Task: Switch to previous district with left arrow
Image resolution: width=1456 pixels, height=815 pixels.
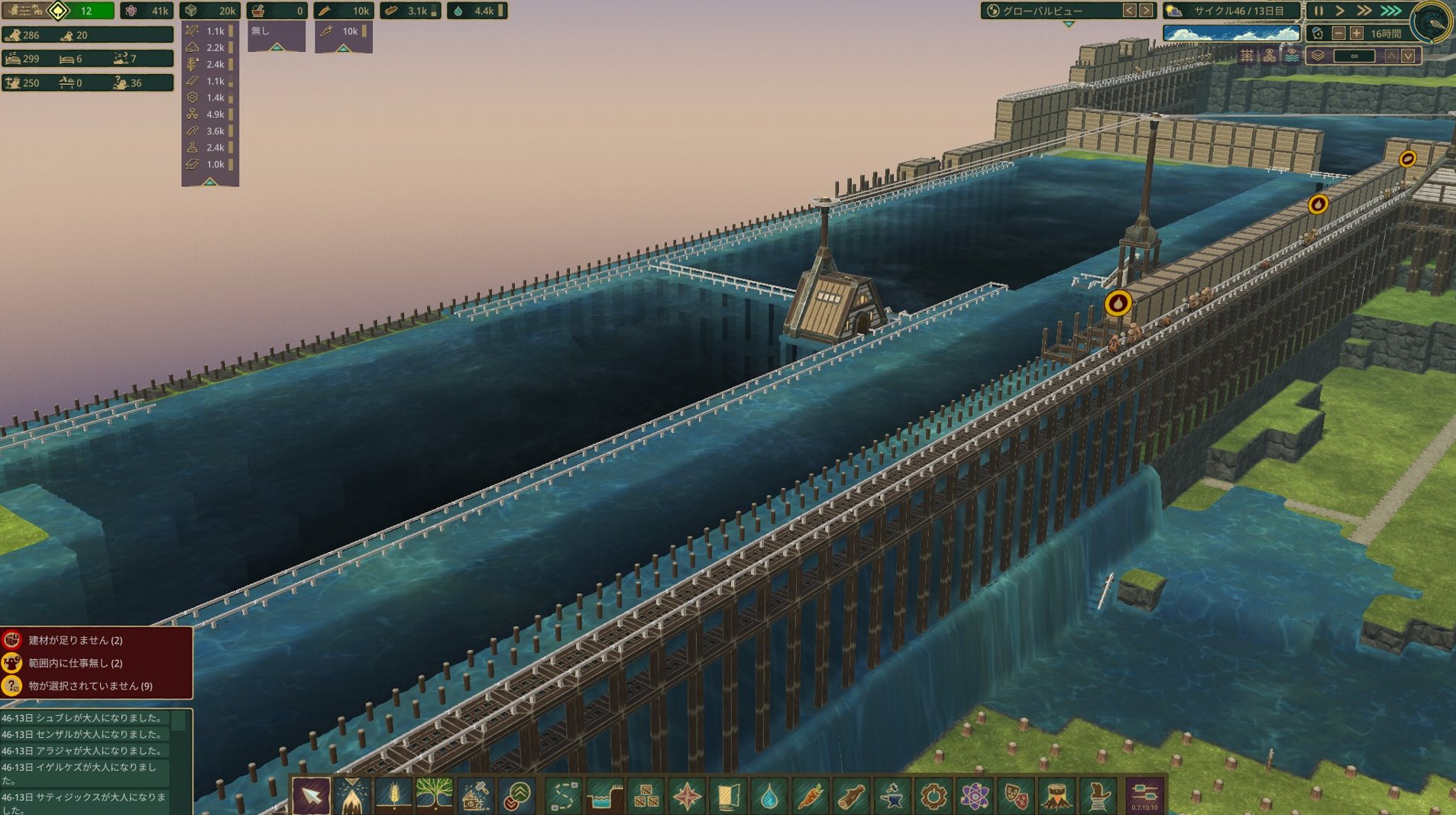Action: click(1129, 11)
